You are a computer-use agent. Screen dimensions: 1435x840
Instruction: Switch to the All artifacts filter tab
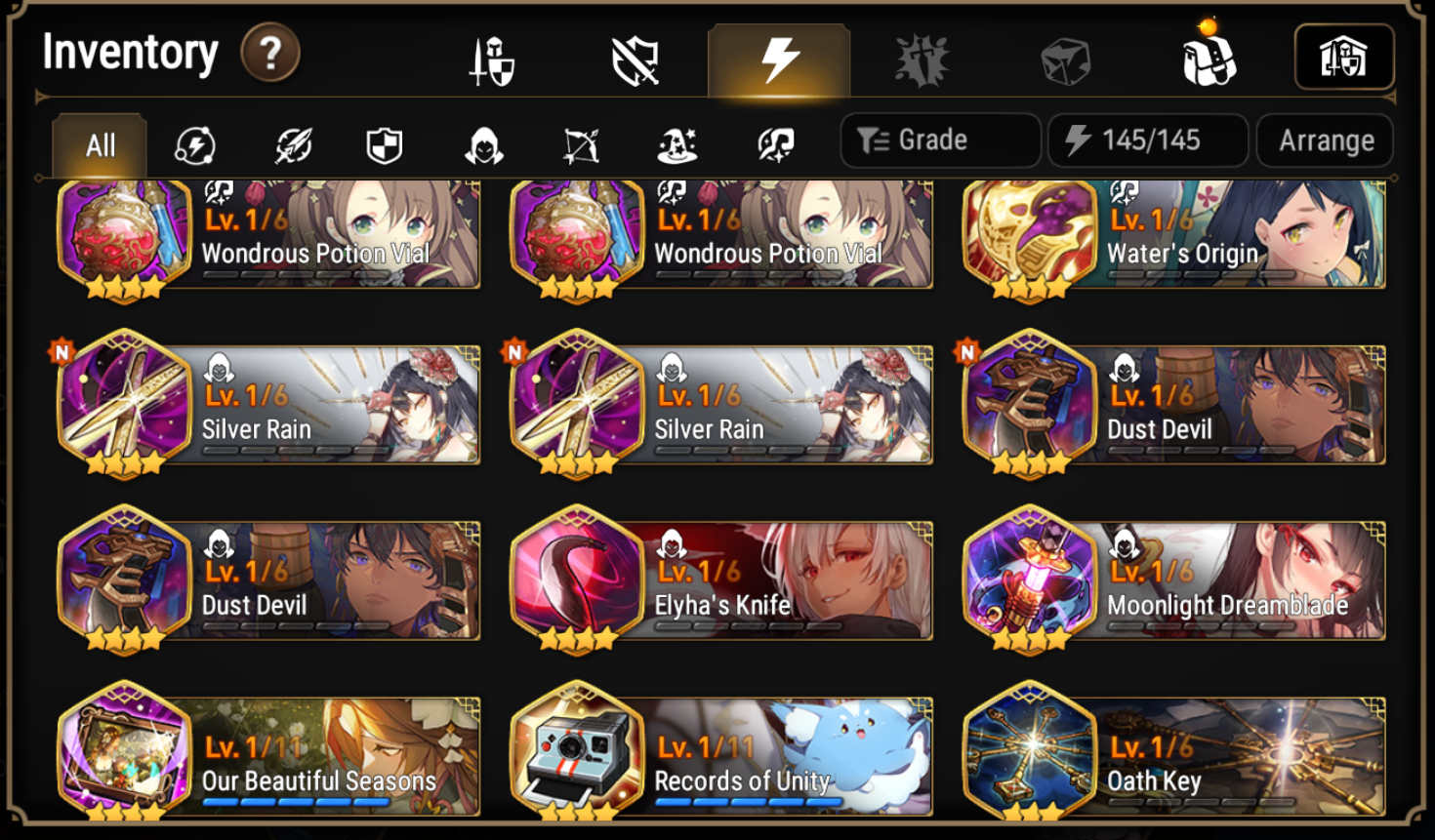tap(98, 143)
